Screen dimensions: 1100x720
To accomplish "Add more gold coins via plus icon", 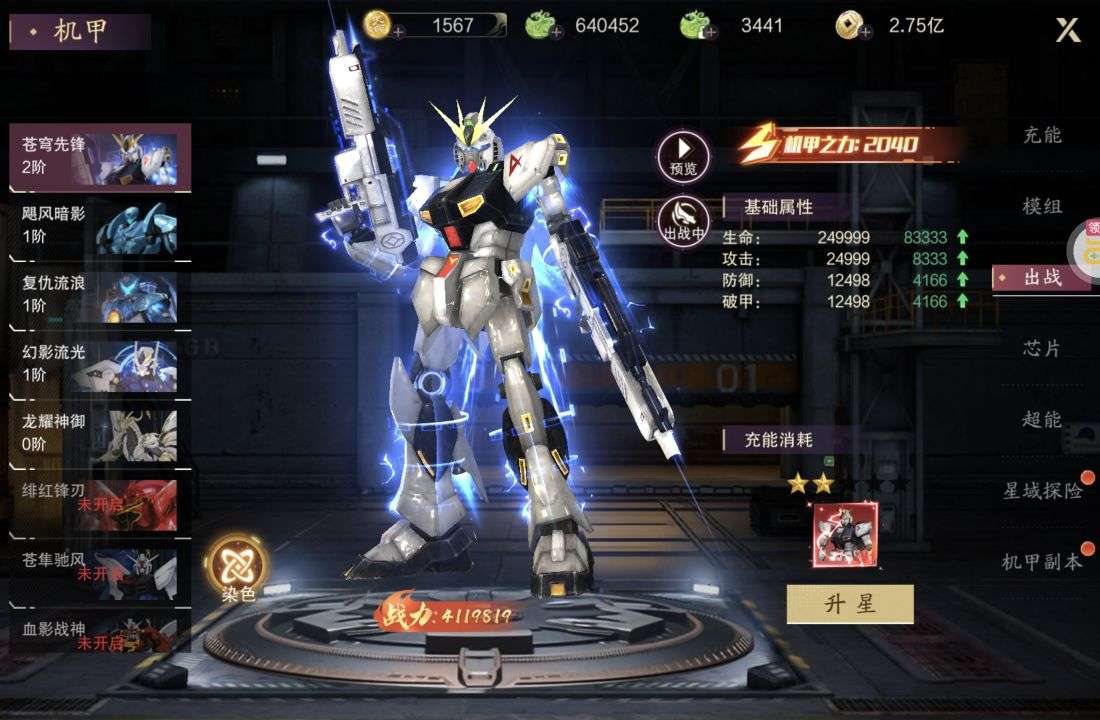I will click(399, 33).
